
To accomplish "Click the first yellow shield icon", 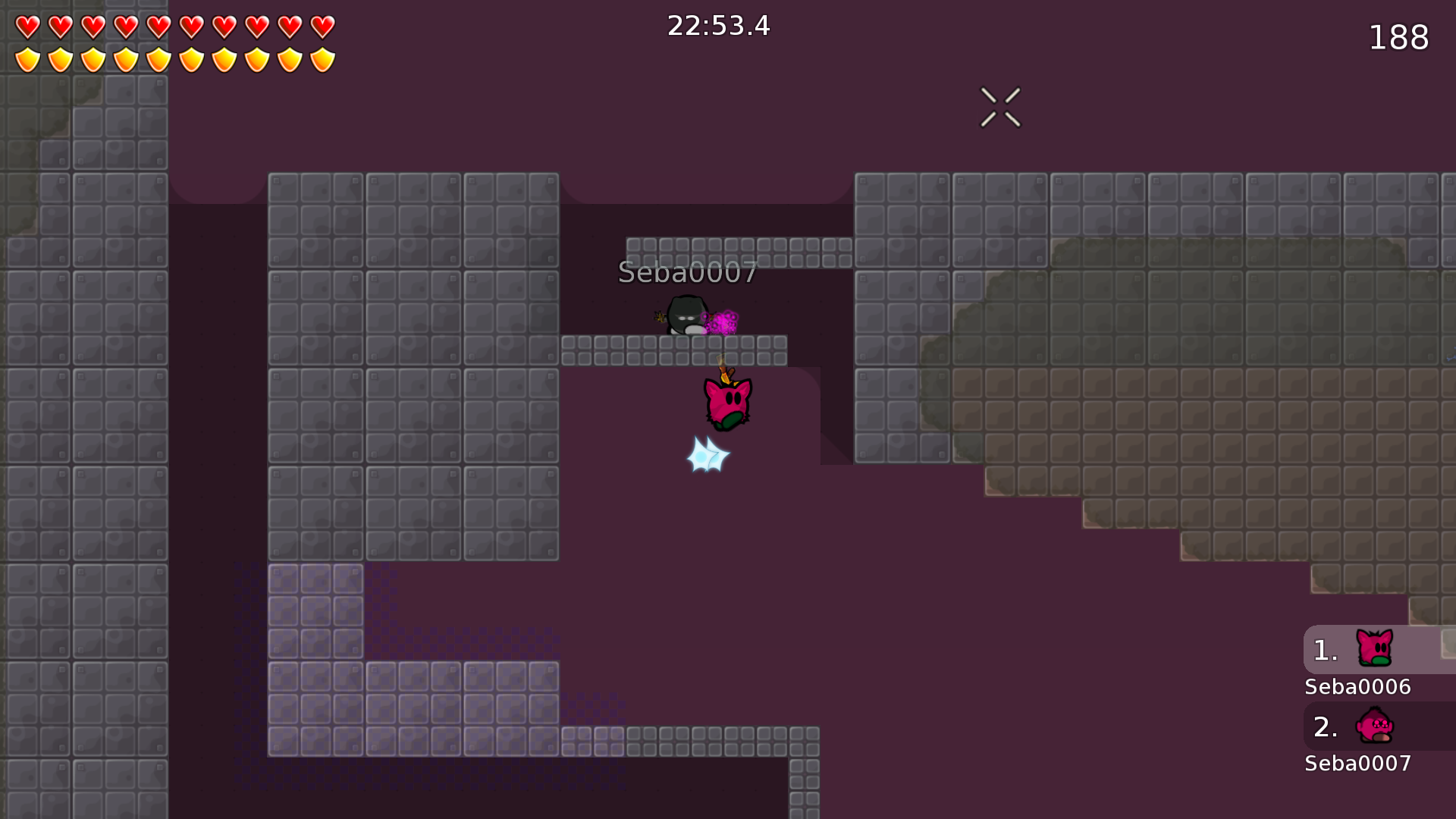I will [27, 58].
